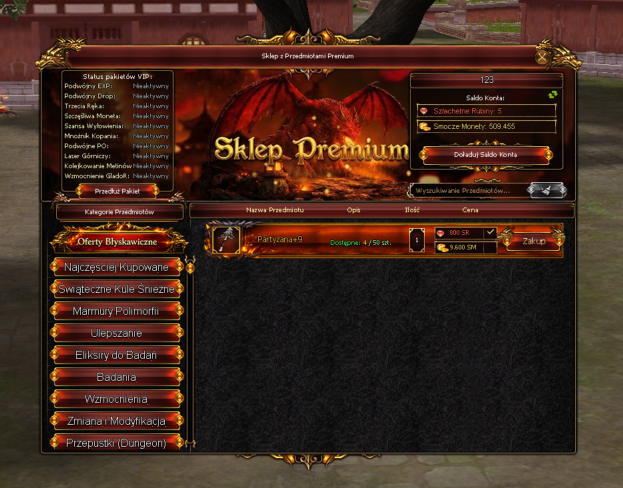The height and width of the screenshot is (488, 623).
Task: Switch to the Wzmocnienia category
Action: pos(118,399)
